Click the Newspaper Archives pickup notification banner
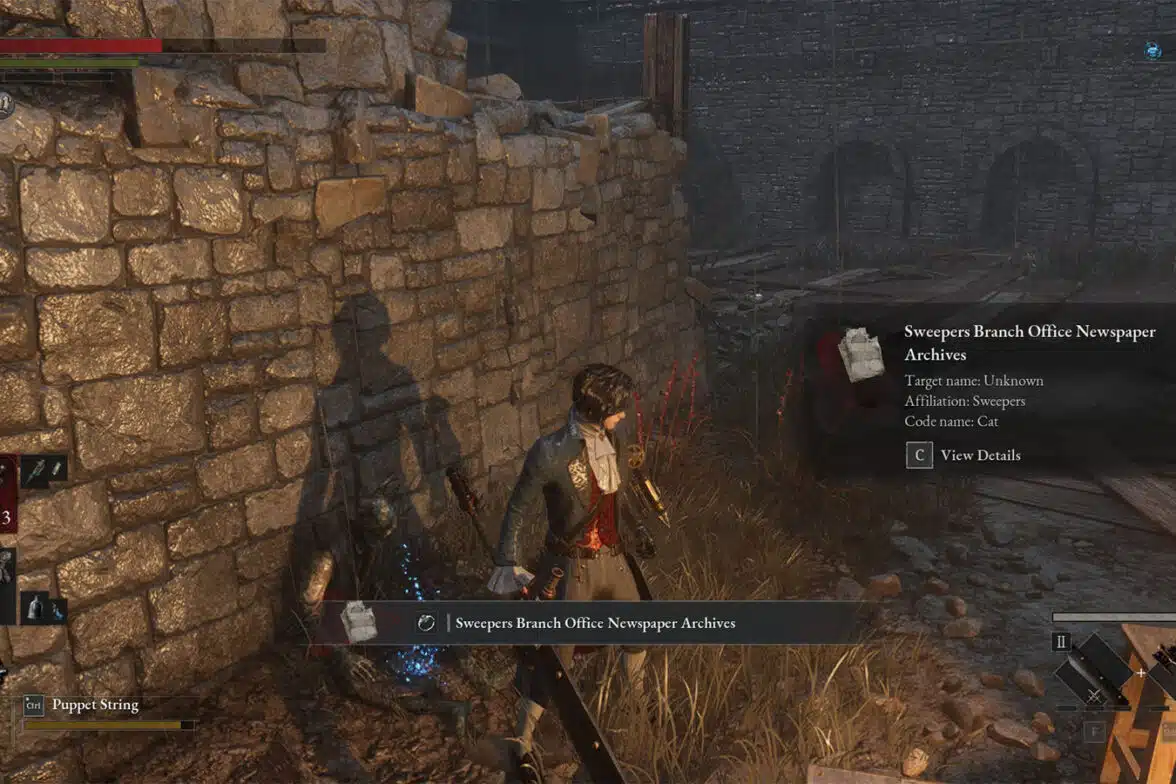 [594, 623]
